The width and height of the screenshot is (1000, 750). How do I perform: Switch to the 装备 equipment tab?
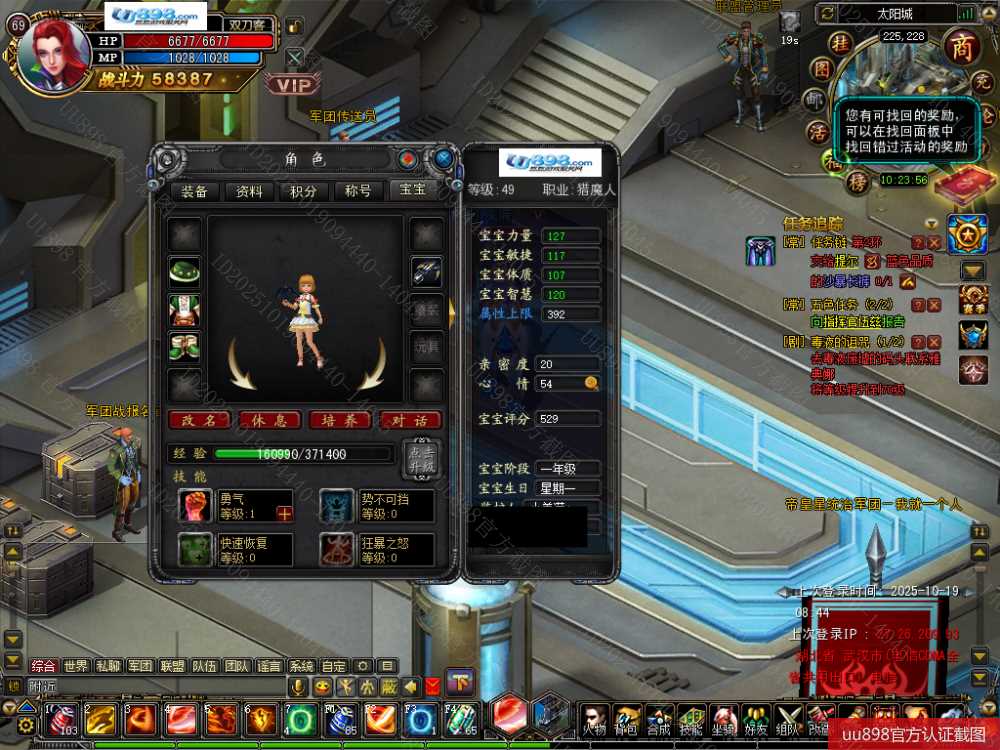[194, 192]
